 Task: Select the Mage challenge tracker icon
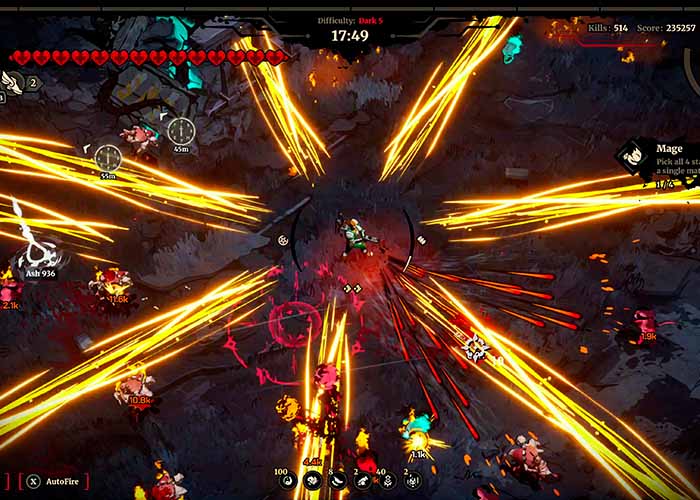tap(631, 156)
